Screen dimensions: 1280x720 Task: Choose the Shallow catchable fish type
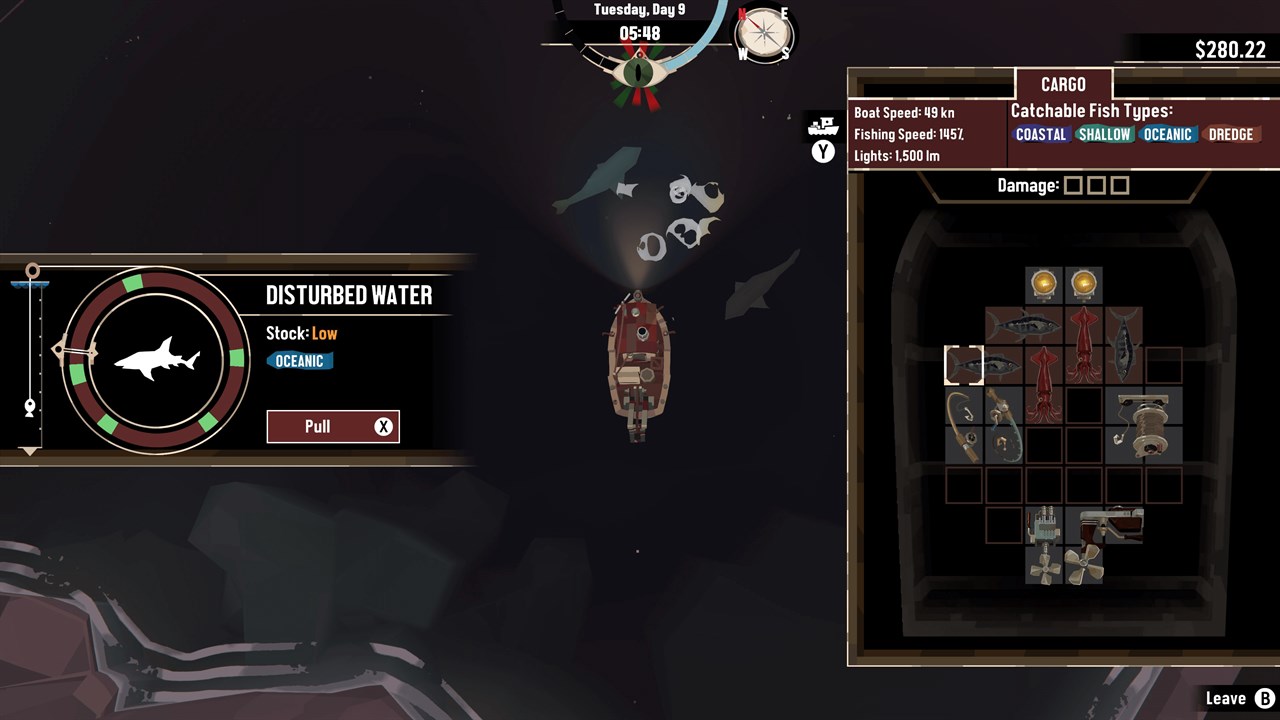(1104, 135)
